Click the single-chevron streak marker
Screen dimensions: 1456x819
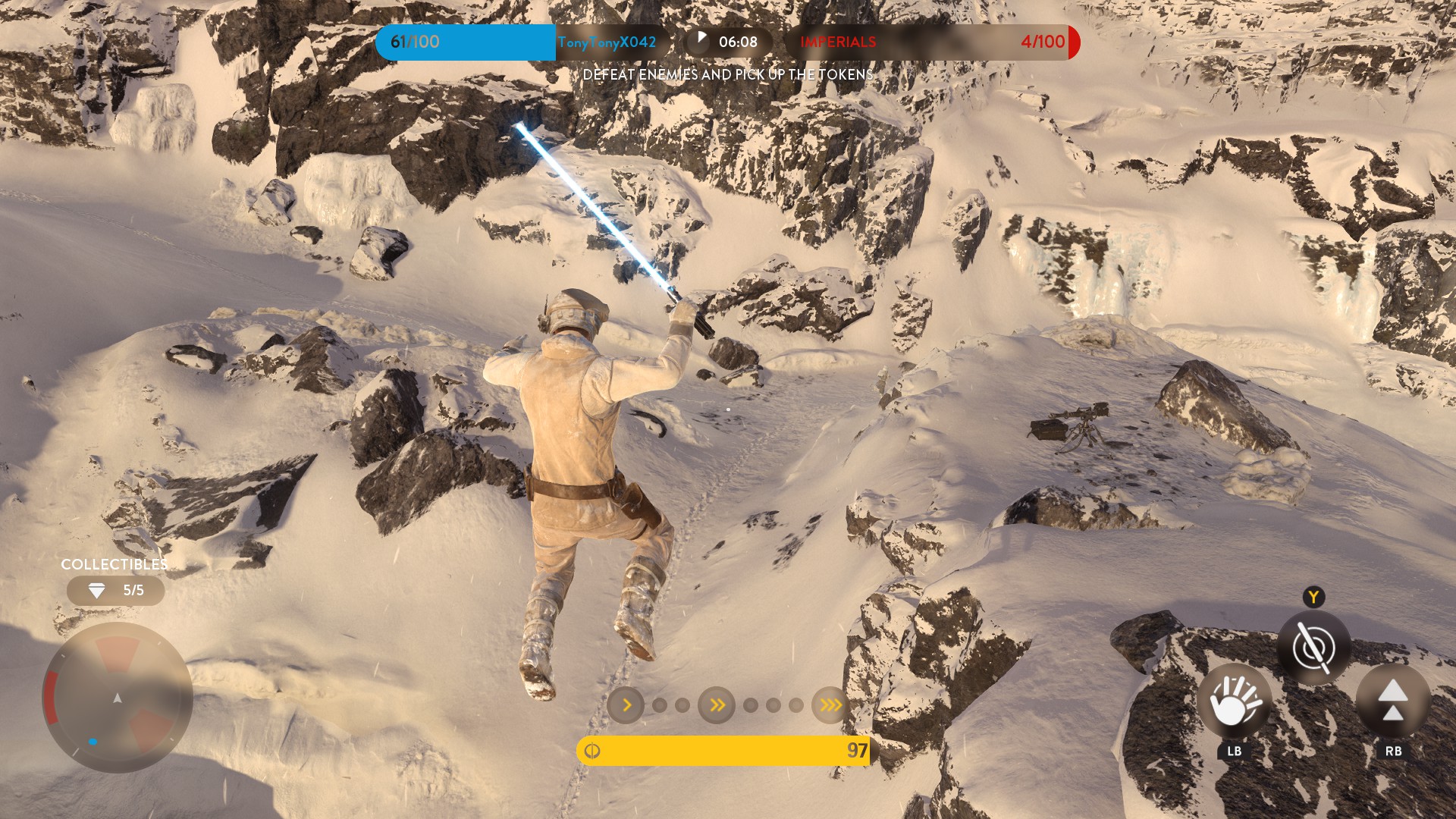(626, 705)
